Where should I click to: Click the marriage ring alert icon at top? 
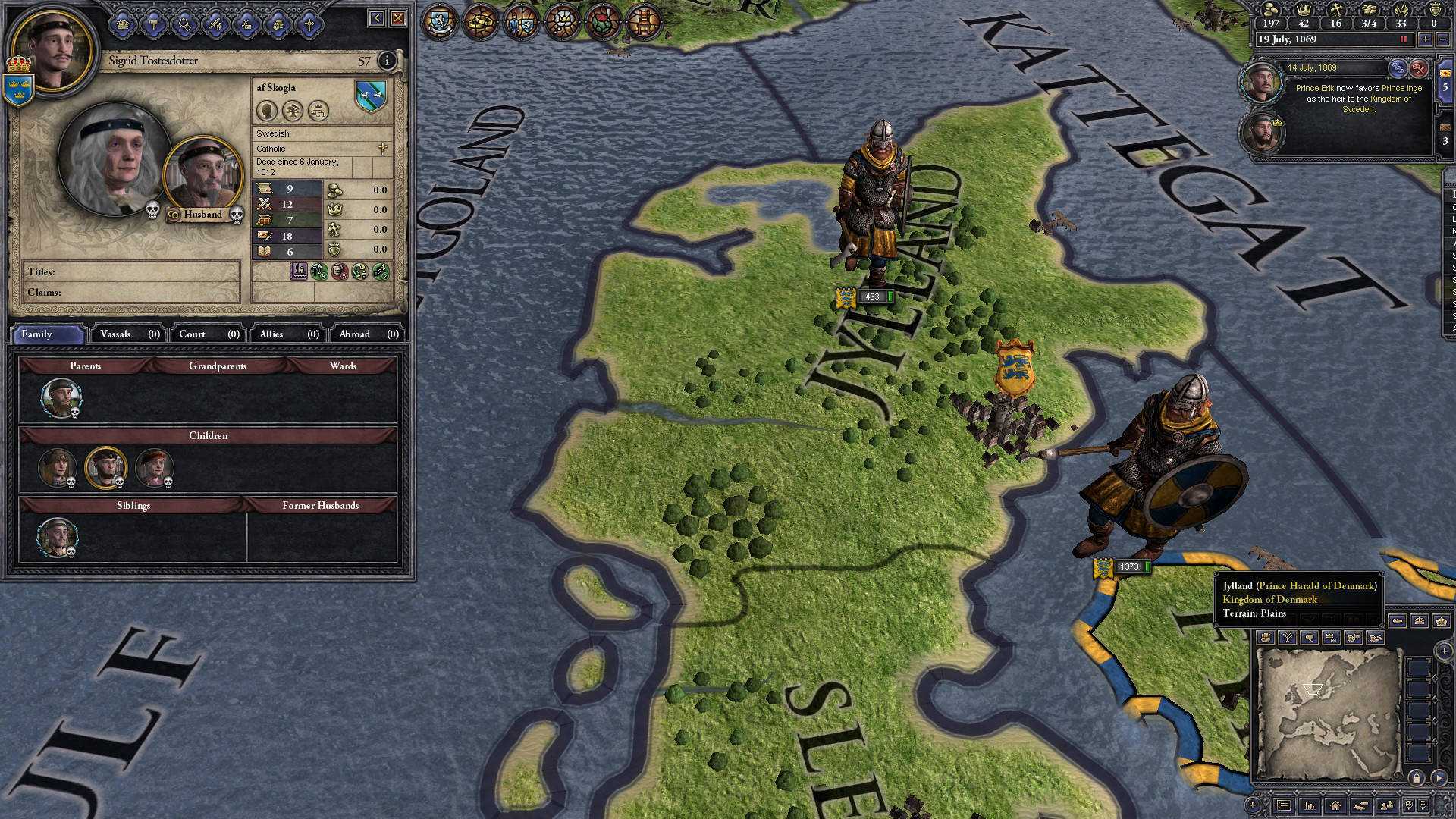(480, 21)
